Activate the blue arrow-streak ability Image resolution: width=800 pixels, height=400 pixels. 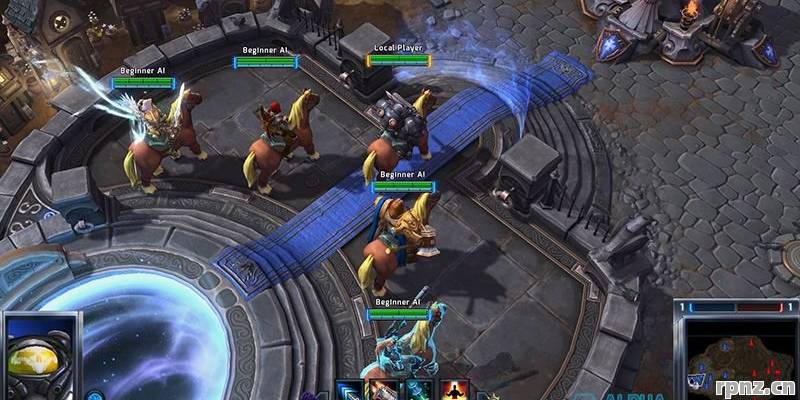click(x=348, y=391)
